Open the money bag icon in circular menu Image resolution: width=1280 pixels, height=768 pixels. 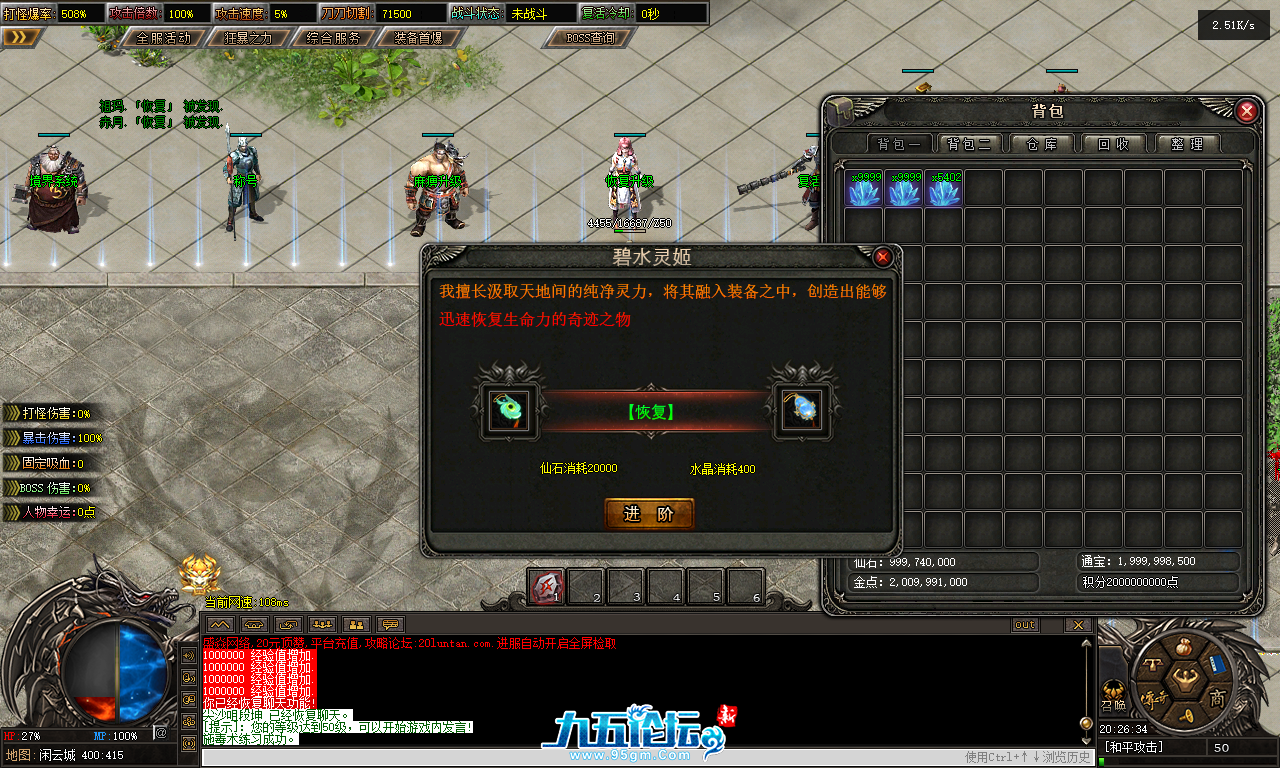(x=1184, y=646)
